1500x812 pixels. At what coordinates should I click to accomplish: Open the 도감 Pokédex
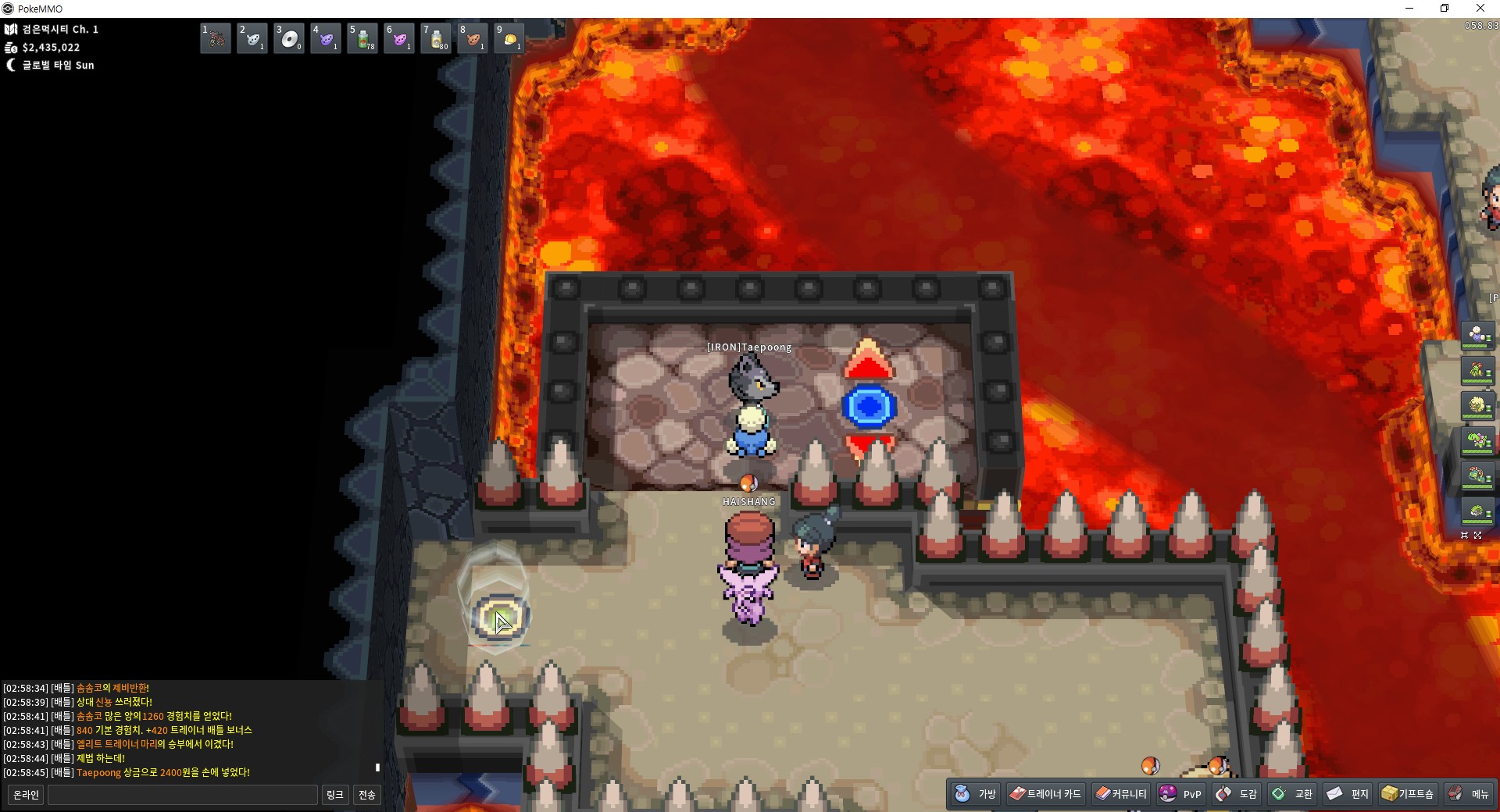[x=1237, y=794]
